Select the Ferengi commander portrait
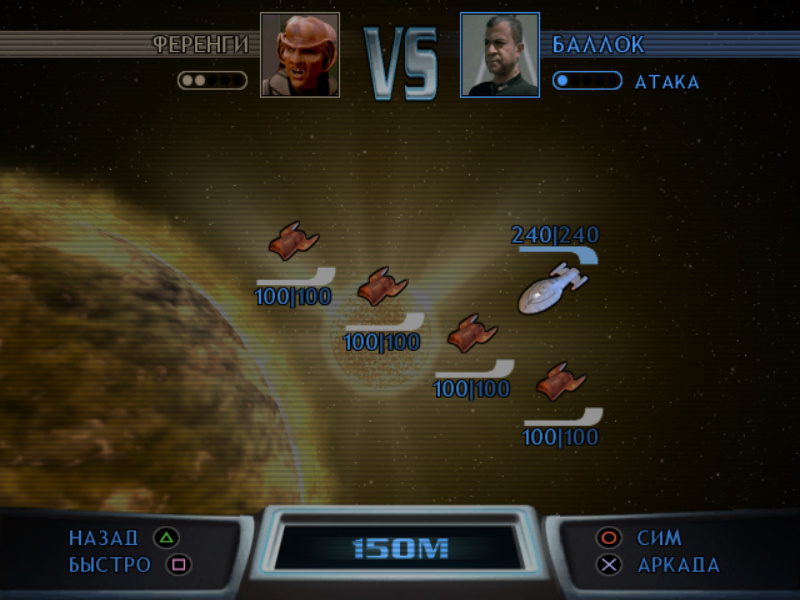Image resolution: width=800 pixels, height=600 pixels. coord(300,55)
